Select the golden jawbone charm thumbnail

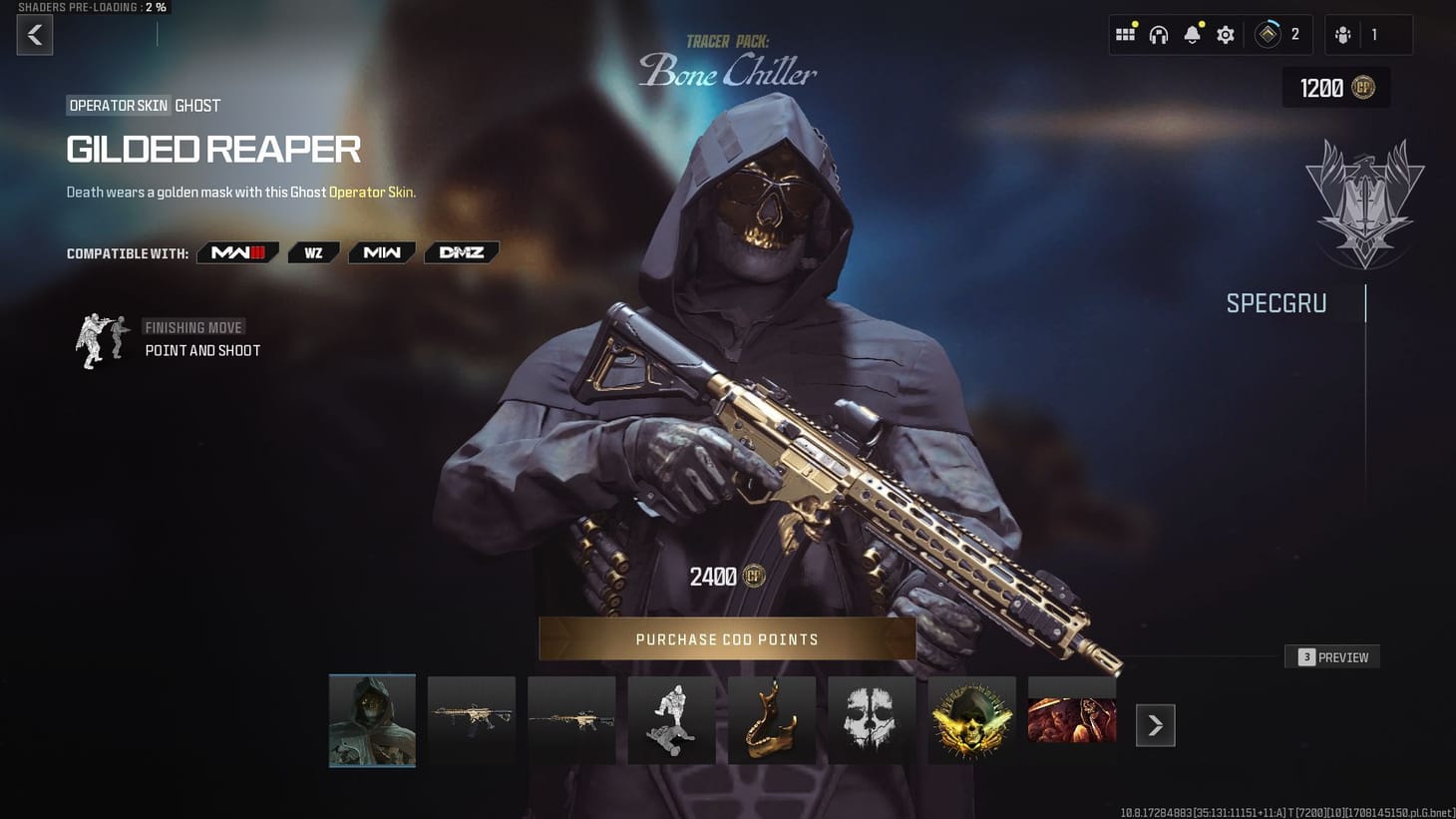click(x=771, y=719)
